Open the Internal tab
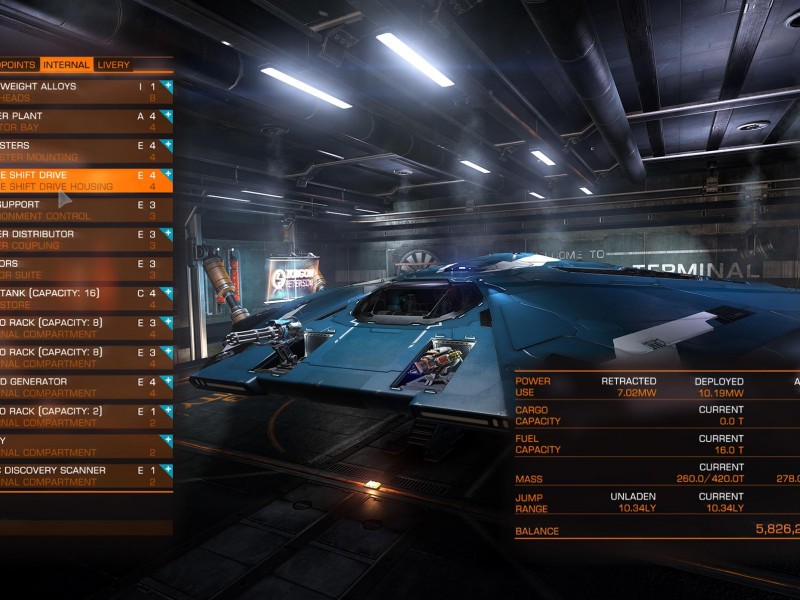 [66, 65]
